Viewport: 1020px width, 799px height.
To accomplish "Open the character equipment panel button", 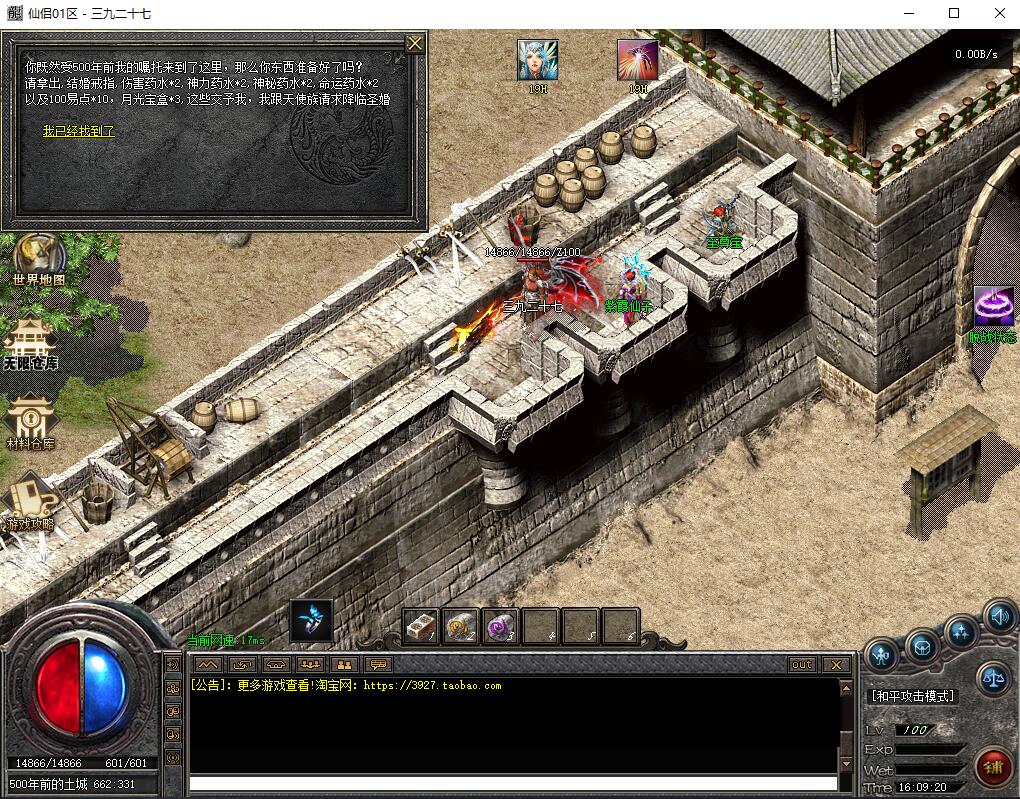I will tap(881, 656).
